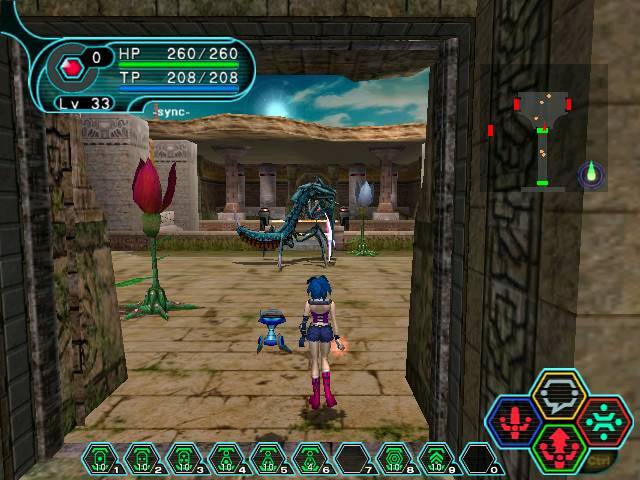Select hotbar slot 2
The height and width of the screenshot is (480, 640).
[x=141, y=457]
